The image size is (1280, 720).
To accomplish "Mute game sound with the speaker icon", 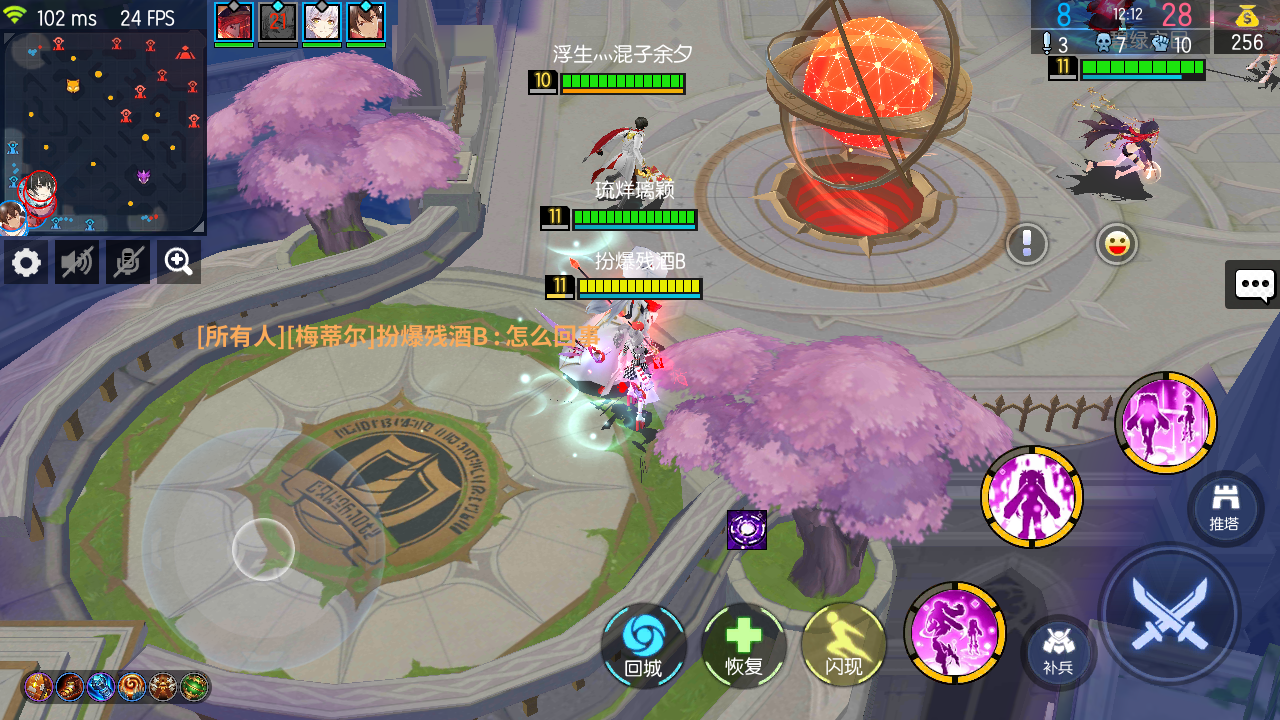I will [x=76, y=262].
